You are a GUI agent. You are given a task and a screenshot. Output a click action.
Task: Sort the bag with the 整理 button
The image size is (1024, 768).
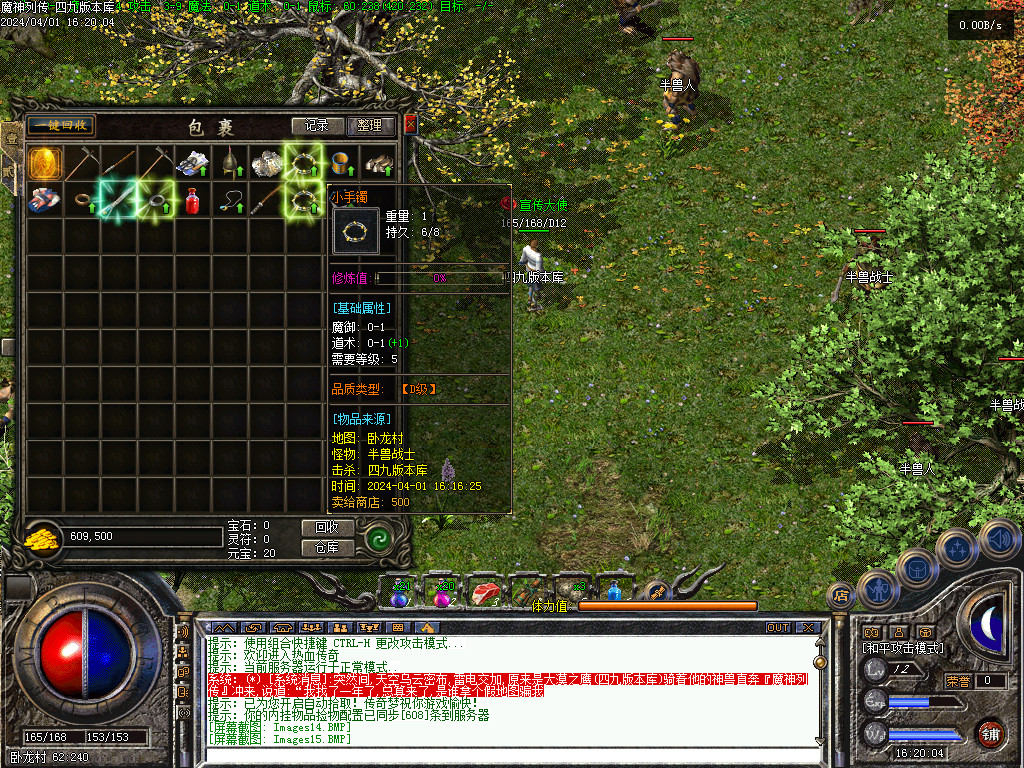369,126
